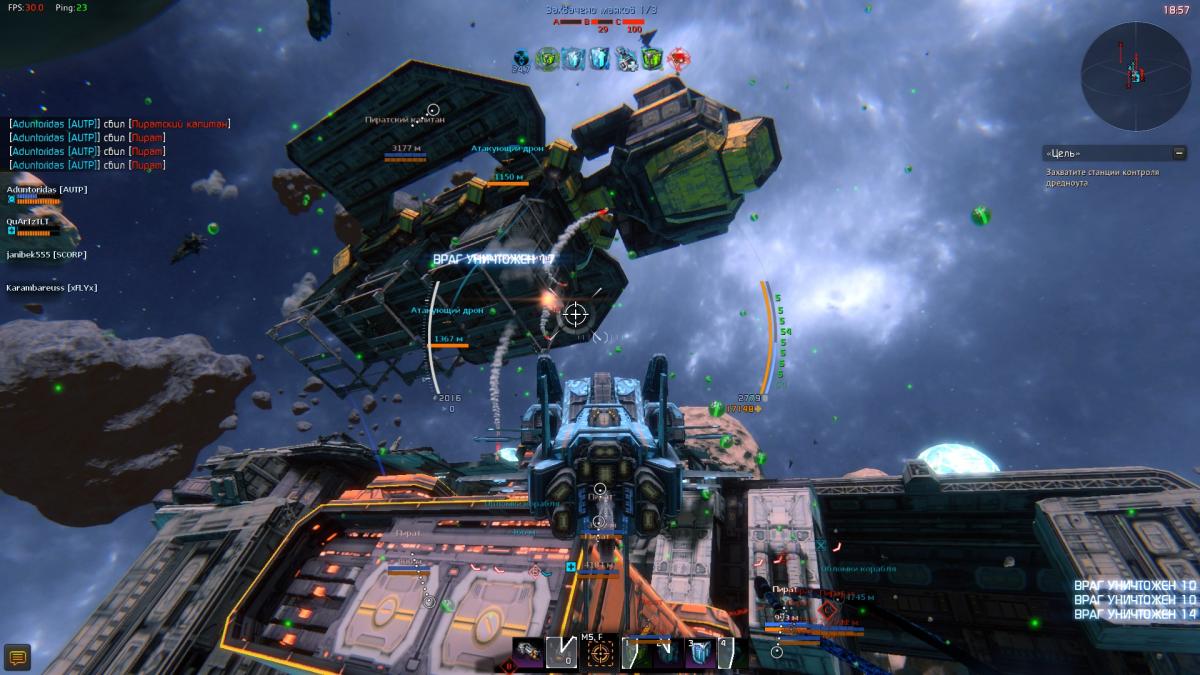The image size is (1200, 675).
Task: Select squad member Aduntoridas [AUTP]
Action: 48,189
